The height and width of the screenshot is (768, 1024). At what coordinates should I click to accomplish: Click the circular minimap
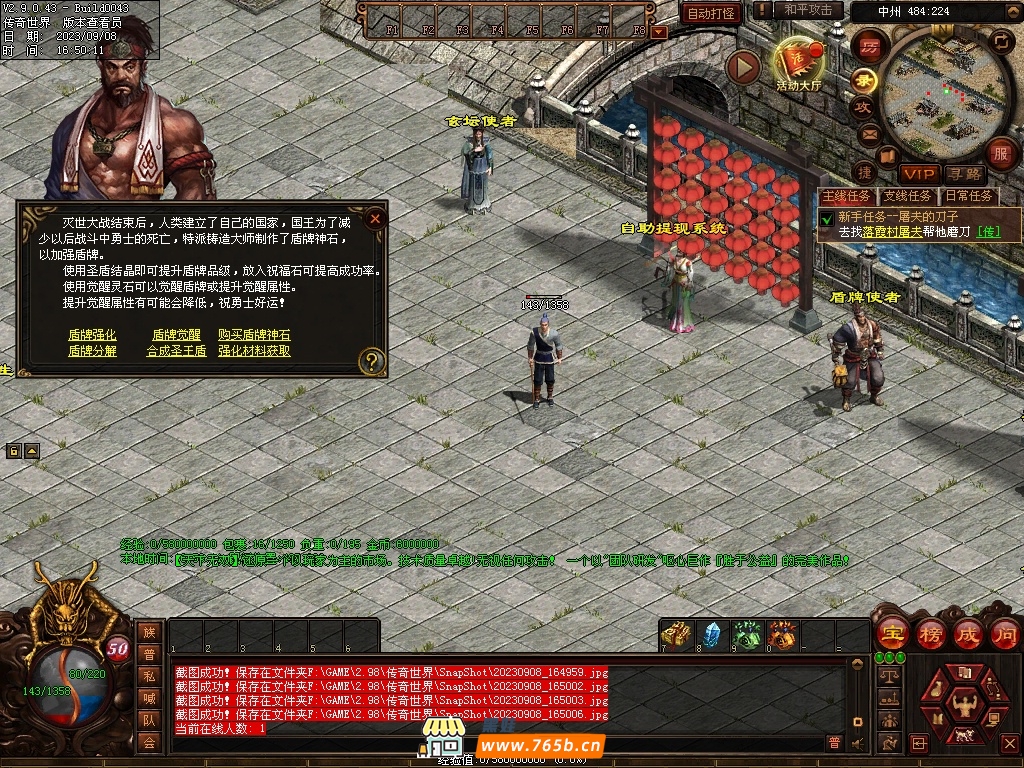(935, 92)
